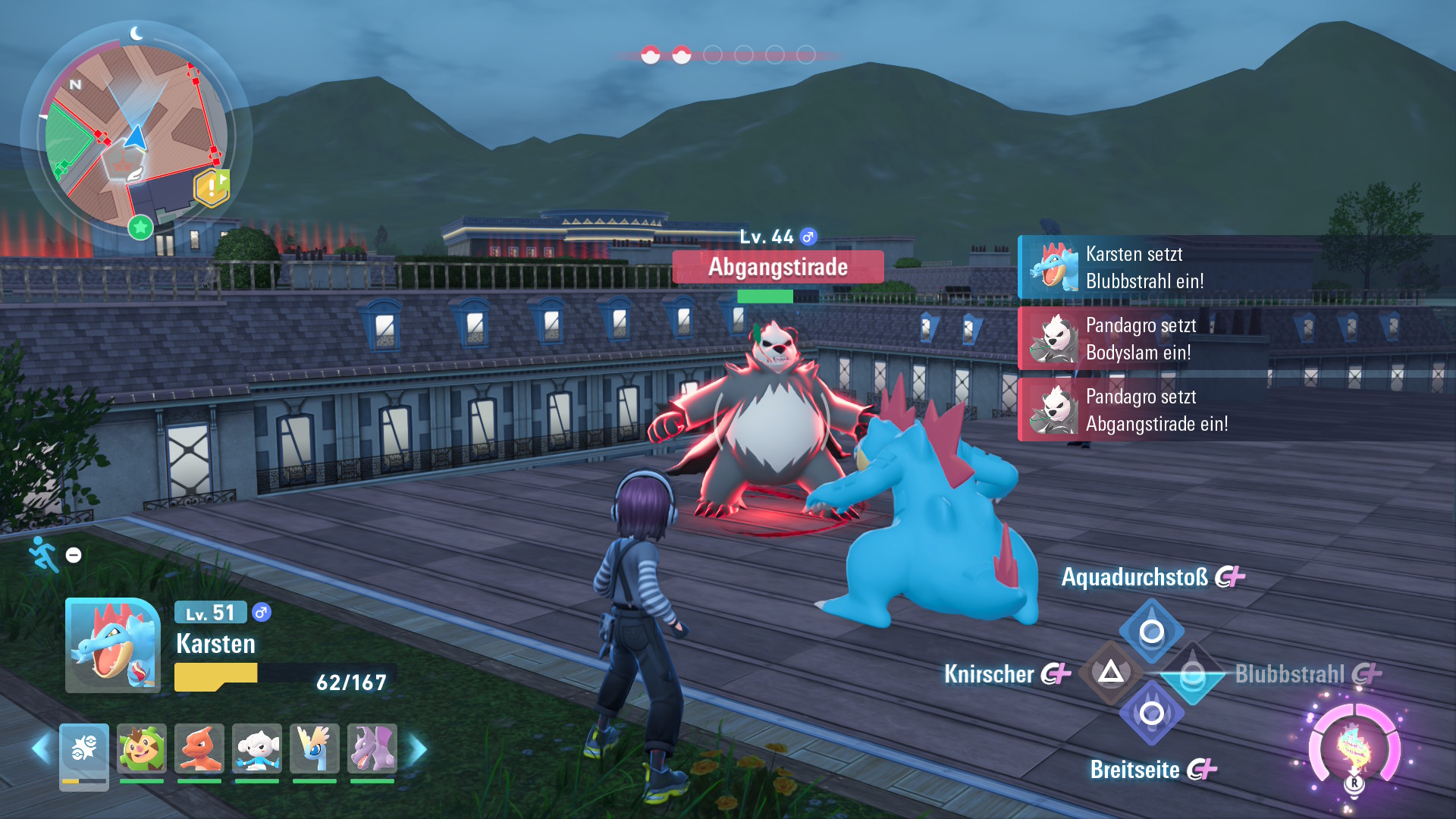Click the right arrow beside the party bar

point(418,749)
